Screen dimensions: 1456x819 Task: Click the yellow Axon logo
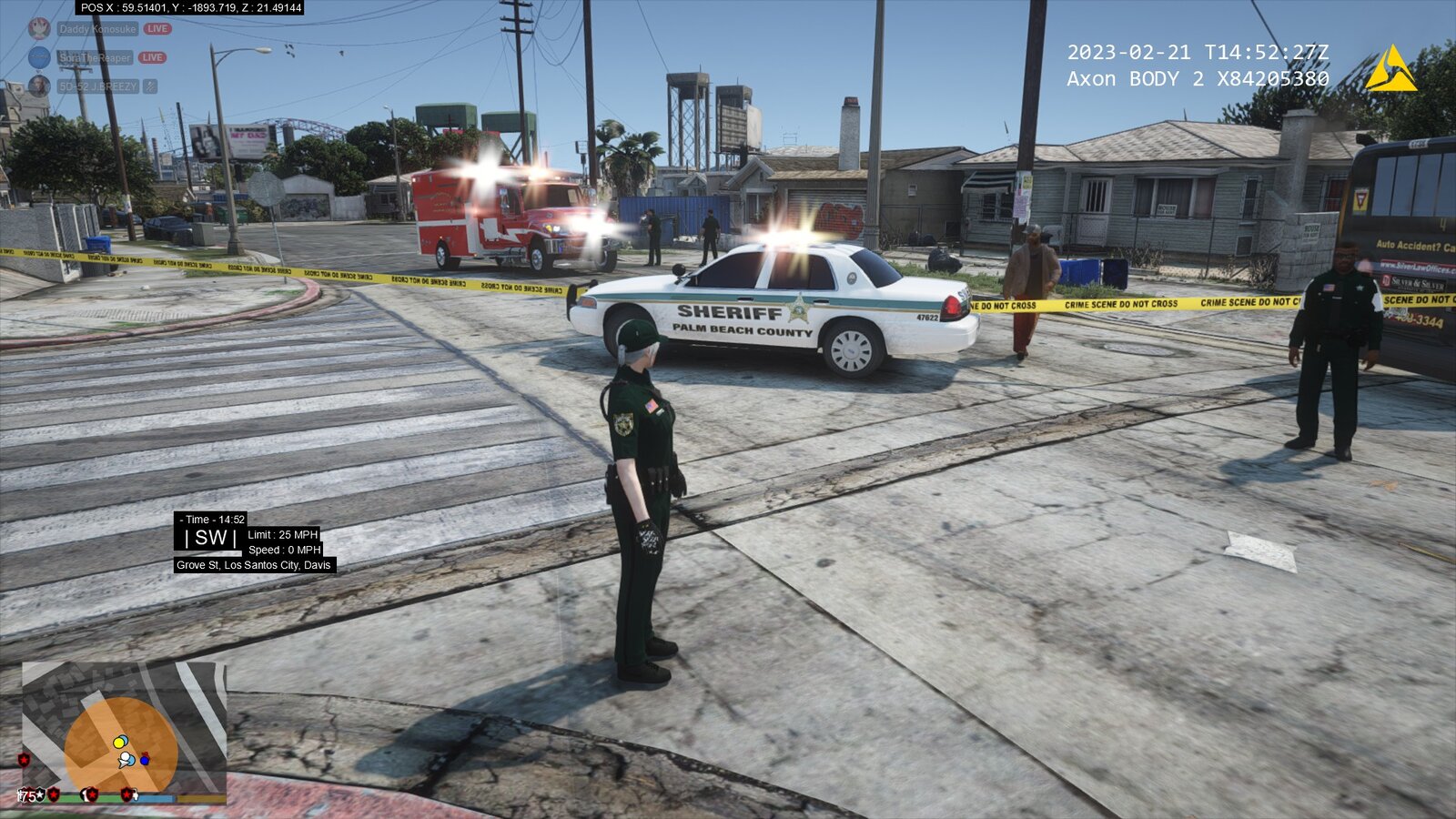point(1390,70)
